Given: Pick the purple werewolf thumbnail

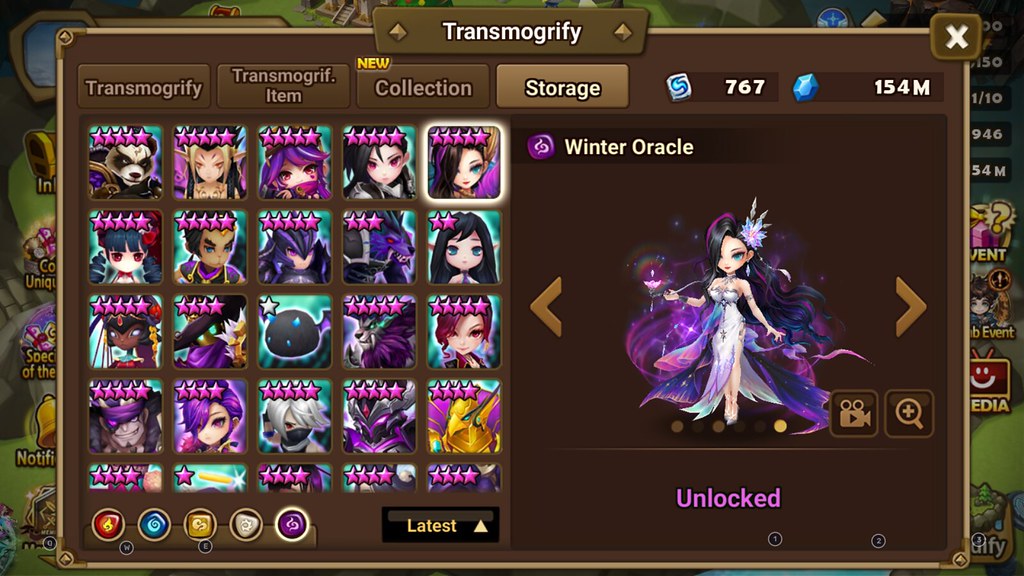Looking at the screenshot, I should 379,332.
